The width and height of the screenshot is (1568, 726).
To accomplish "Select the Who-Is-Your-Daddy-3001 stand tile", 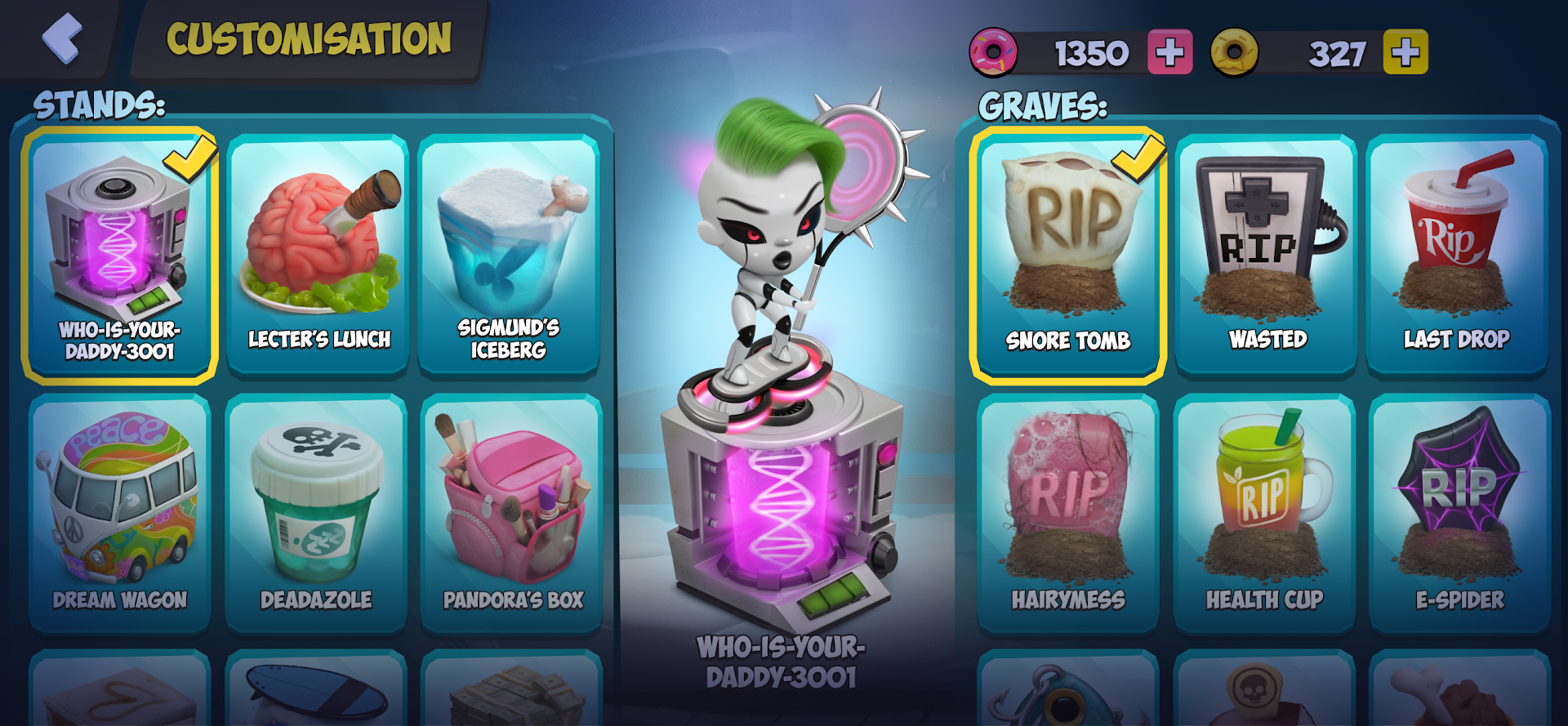I will click(119, 255).
